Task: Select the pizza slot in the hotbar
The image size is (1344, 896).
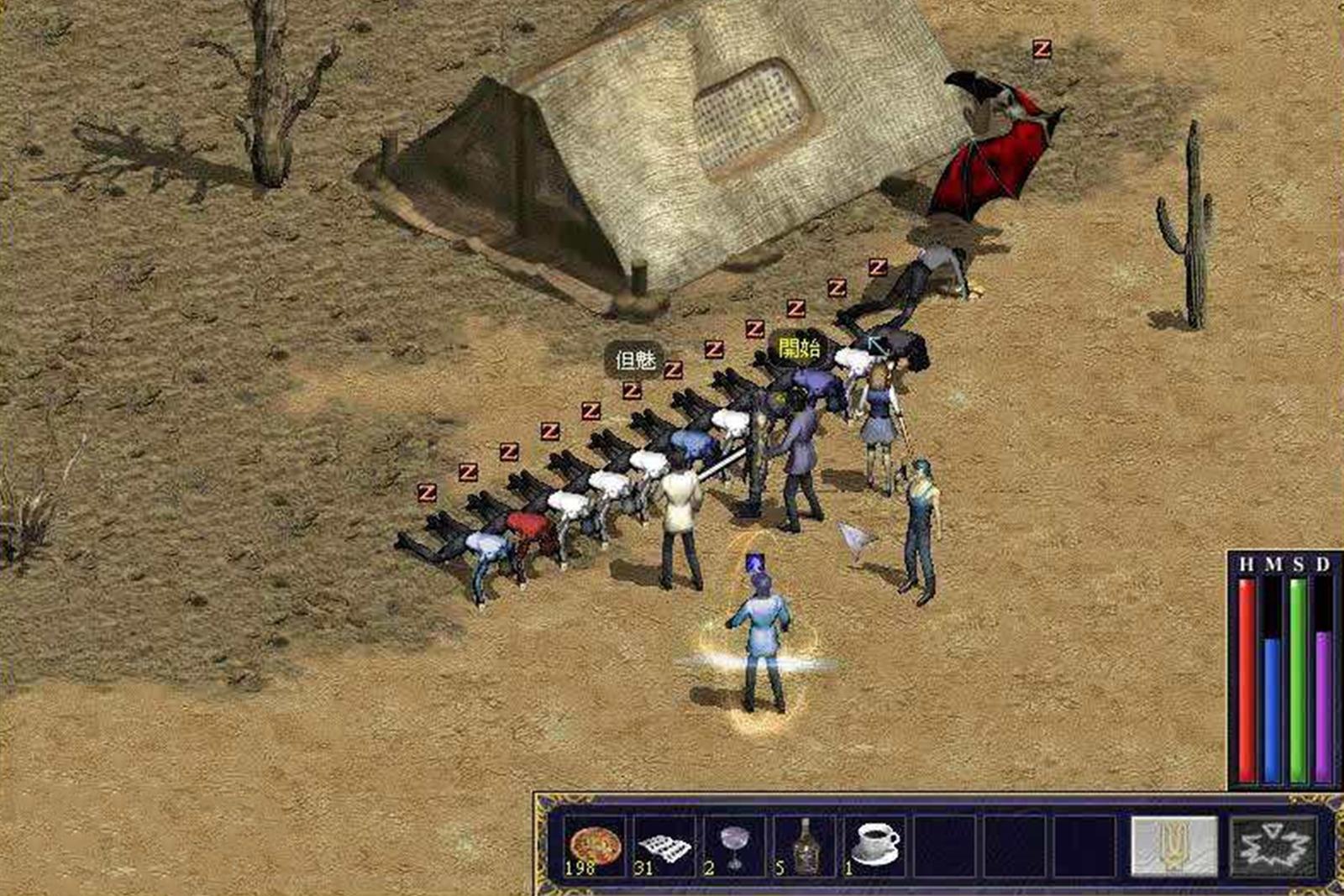Action: click(595, 846)
